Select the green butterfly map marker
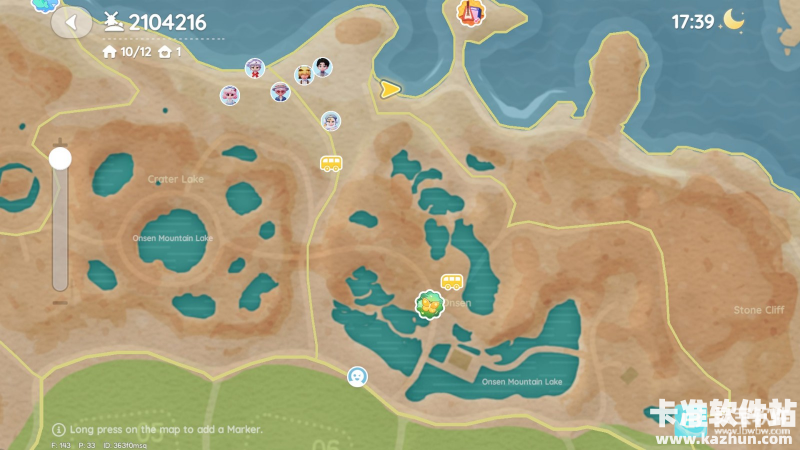This screenshot has width=800, height=450. 429,303
